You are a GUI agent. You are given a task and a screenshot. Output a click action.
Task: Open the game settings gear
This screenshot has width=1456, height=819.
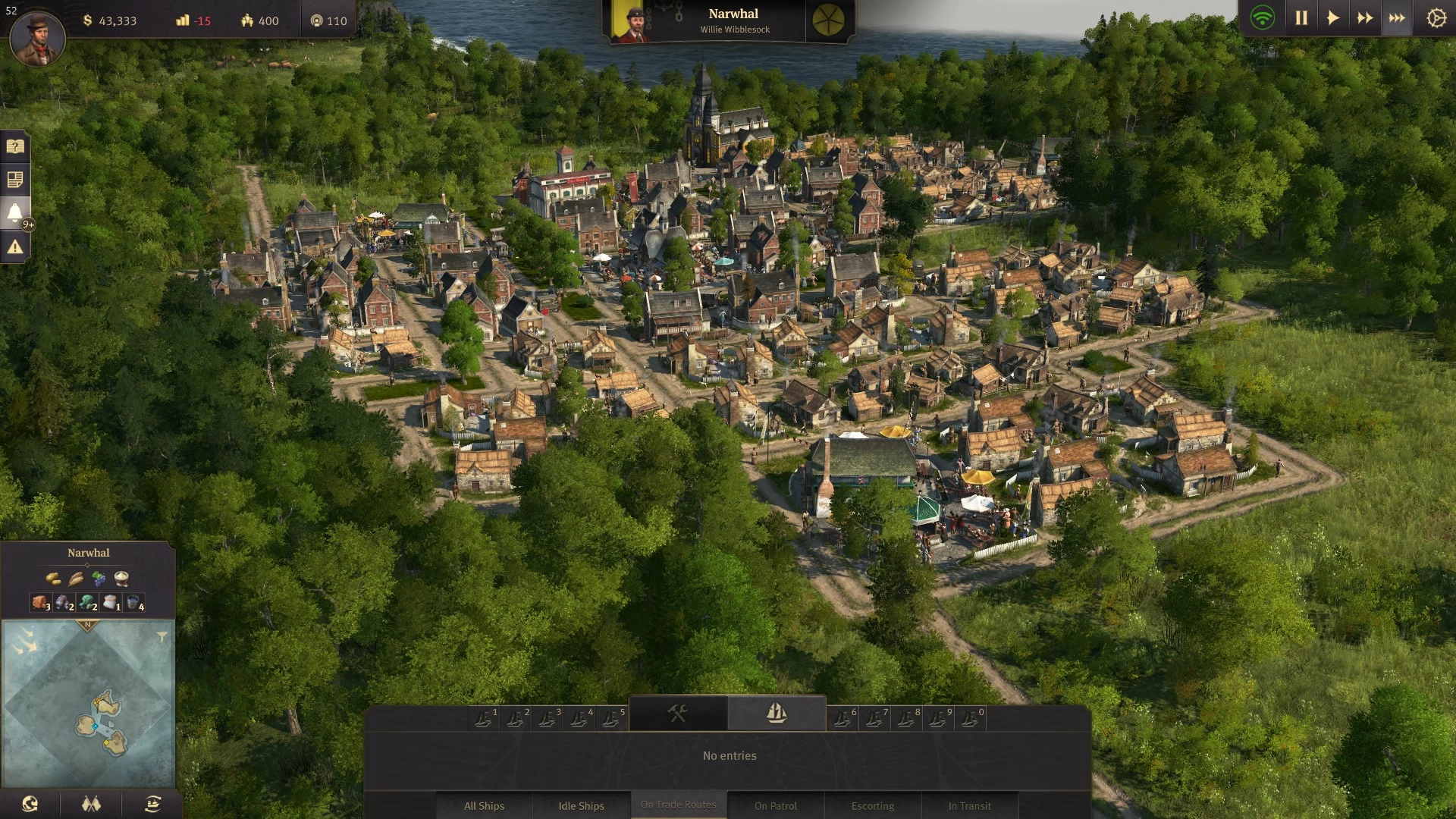(x=1436, y=17)
